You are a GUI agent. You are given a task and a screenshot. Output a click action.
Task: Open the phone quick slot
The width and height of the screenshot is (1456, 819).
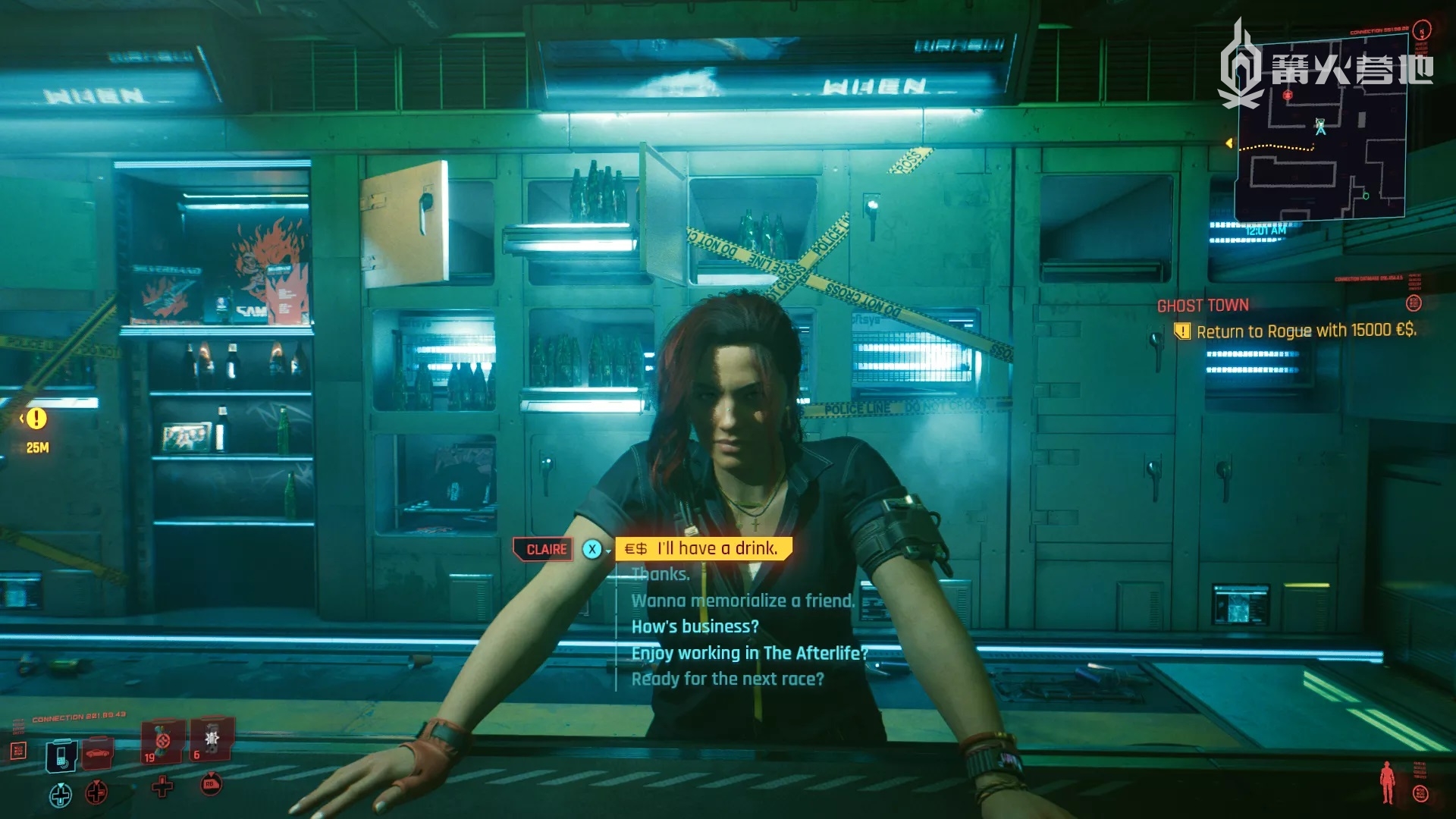coord(61,755)
